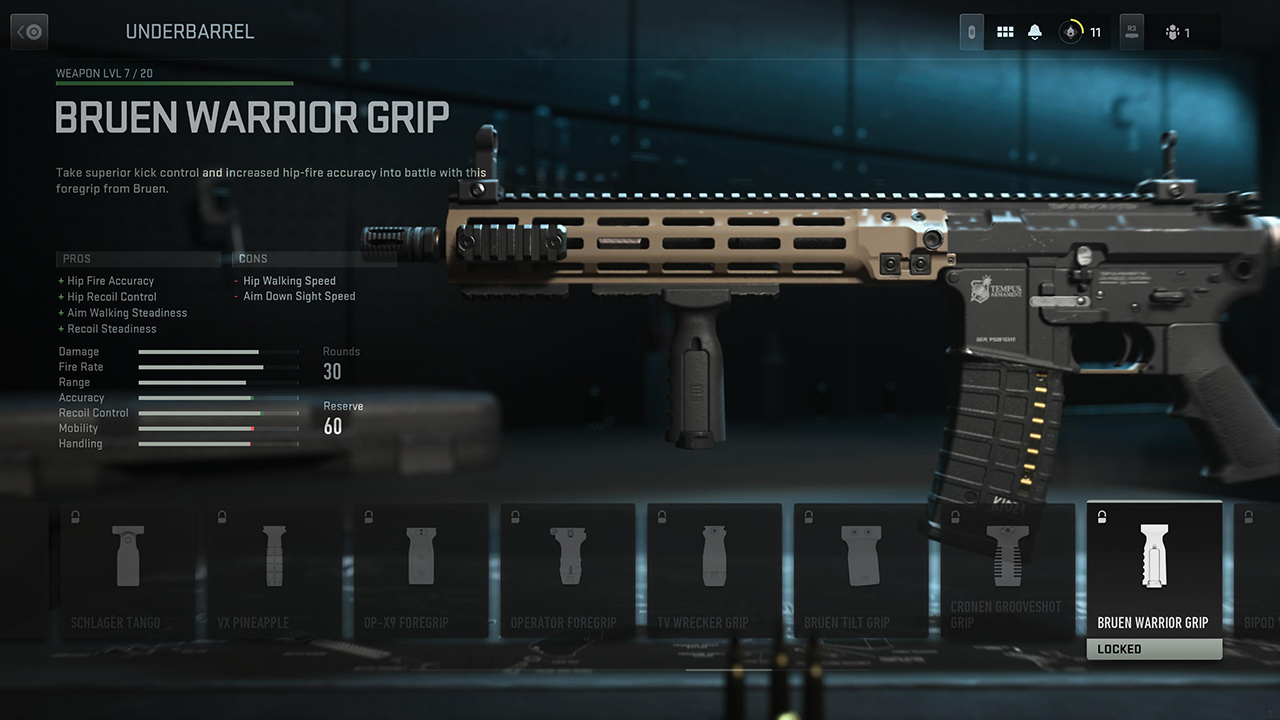Go back using the top-left back button
This screenshot has width=1280, height=720.
(29, 32)
